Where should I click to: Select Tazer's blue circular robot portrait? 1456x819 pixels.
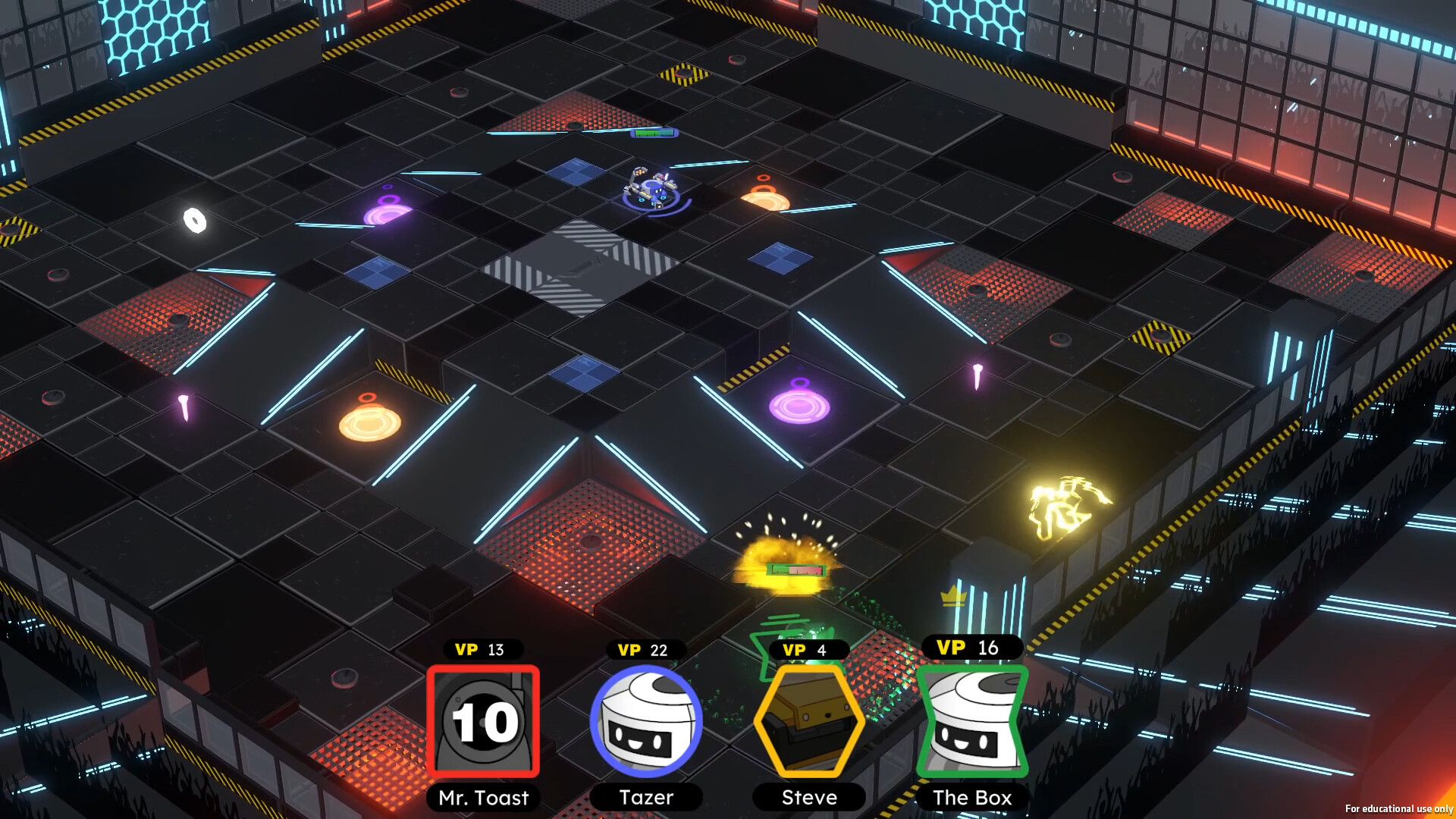pyautogui.click(x=645, y=721)
